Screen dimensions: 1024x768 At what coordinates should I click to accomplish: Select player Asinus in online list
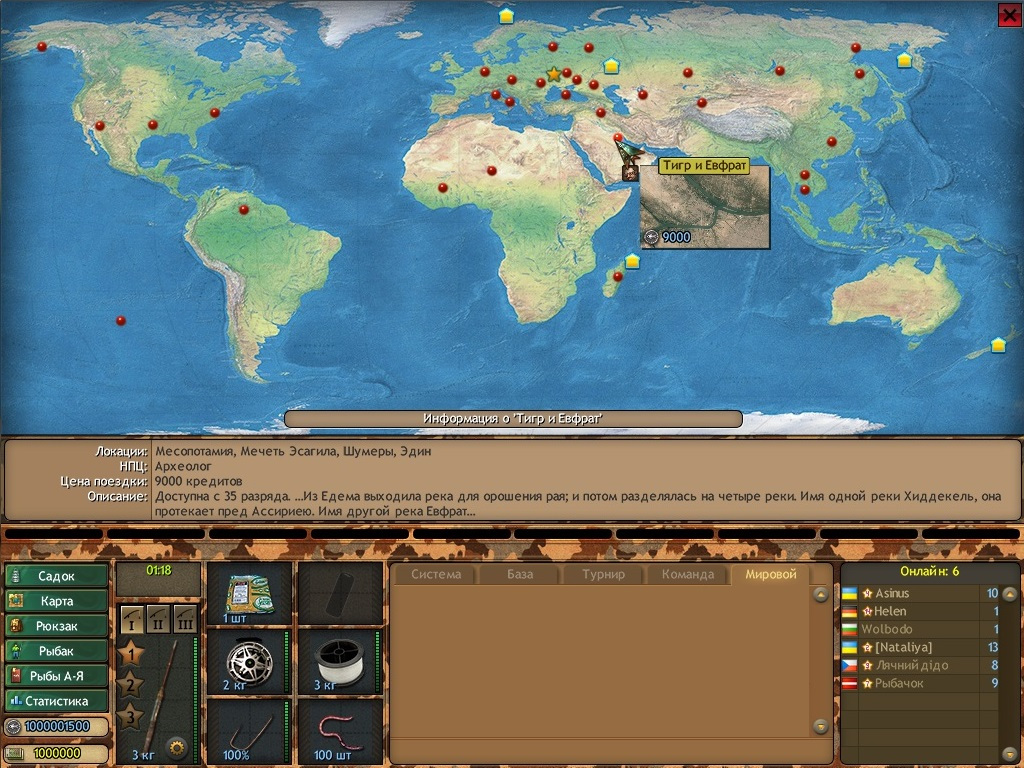pyautogui.click(x=892, y=594)
